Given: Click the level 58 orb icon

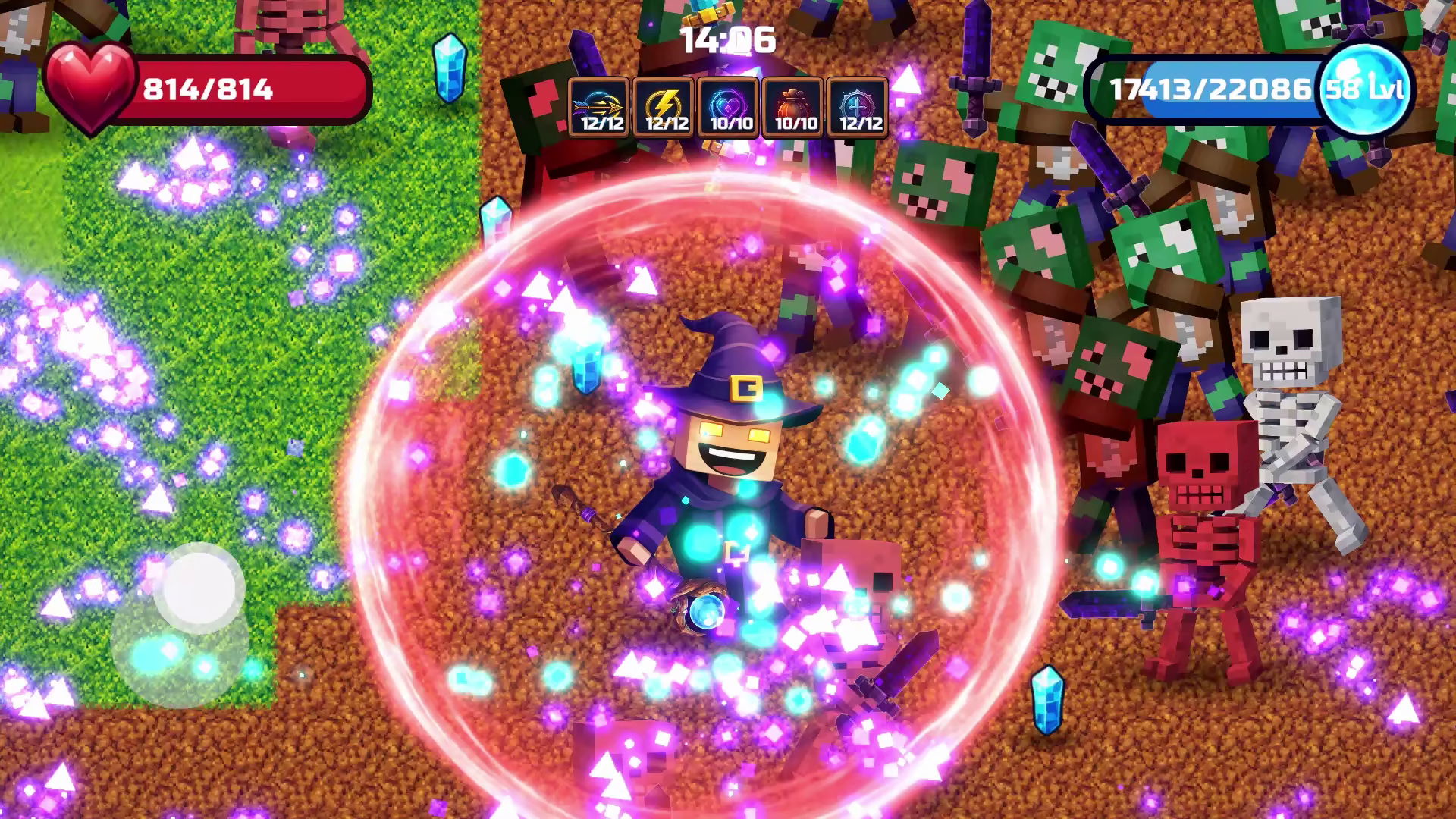Looking at the screenshot, I should 1365,89.
